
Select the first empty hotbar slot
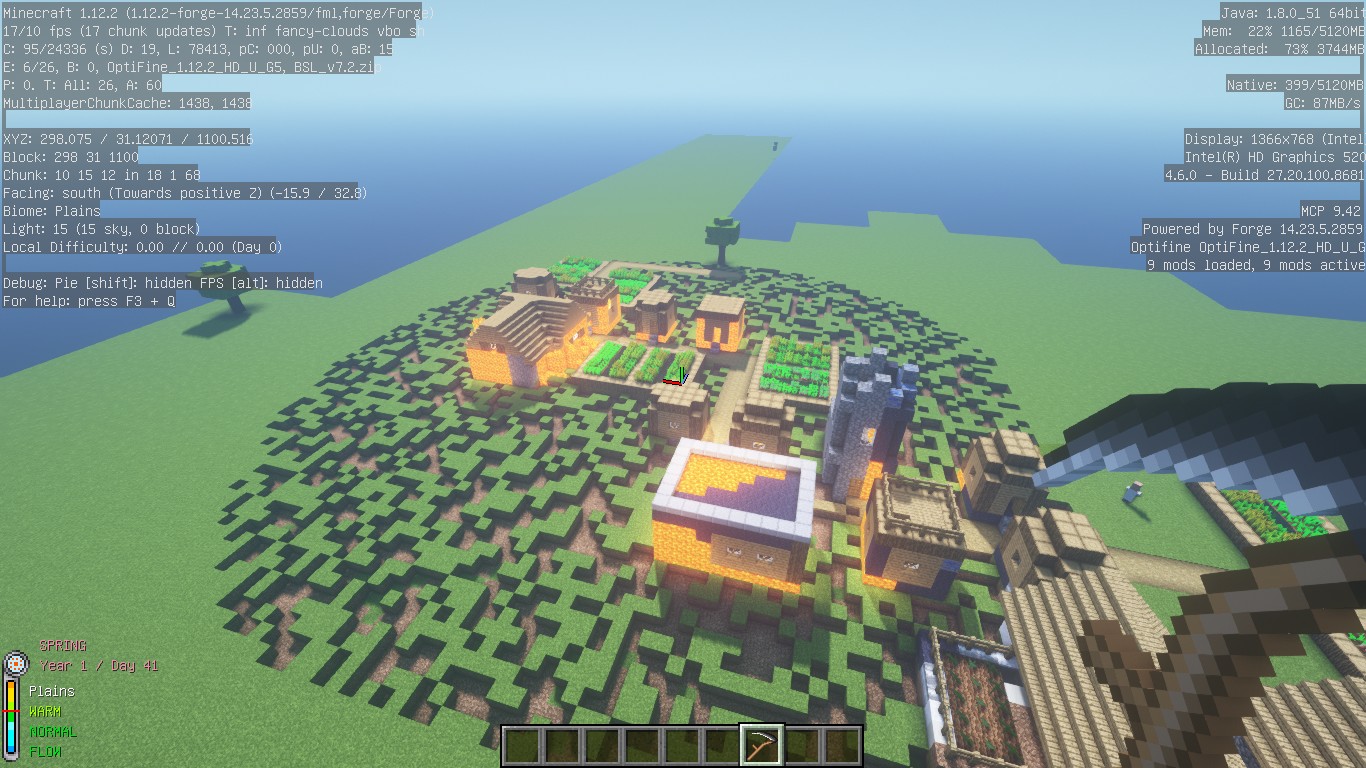(522, 743)
